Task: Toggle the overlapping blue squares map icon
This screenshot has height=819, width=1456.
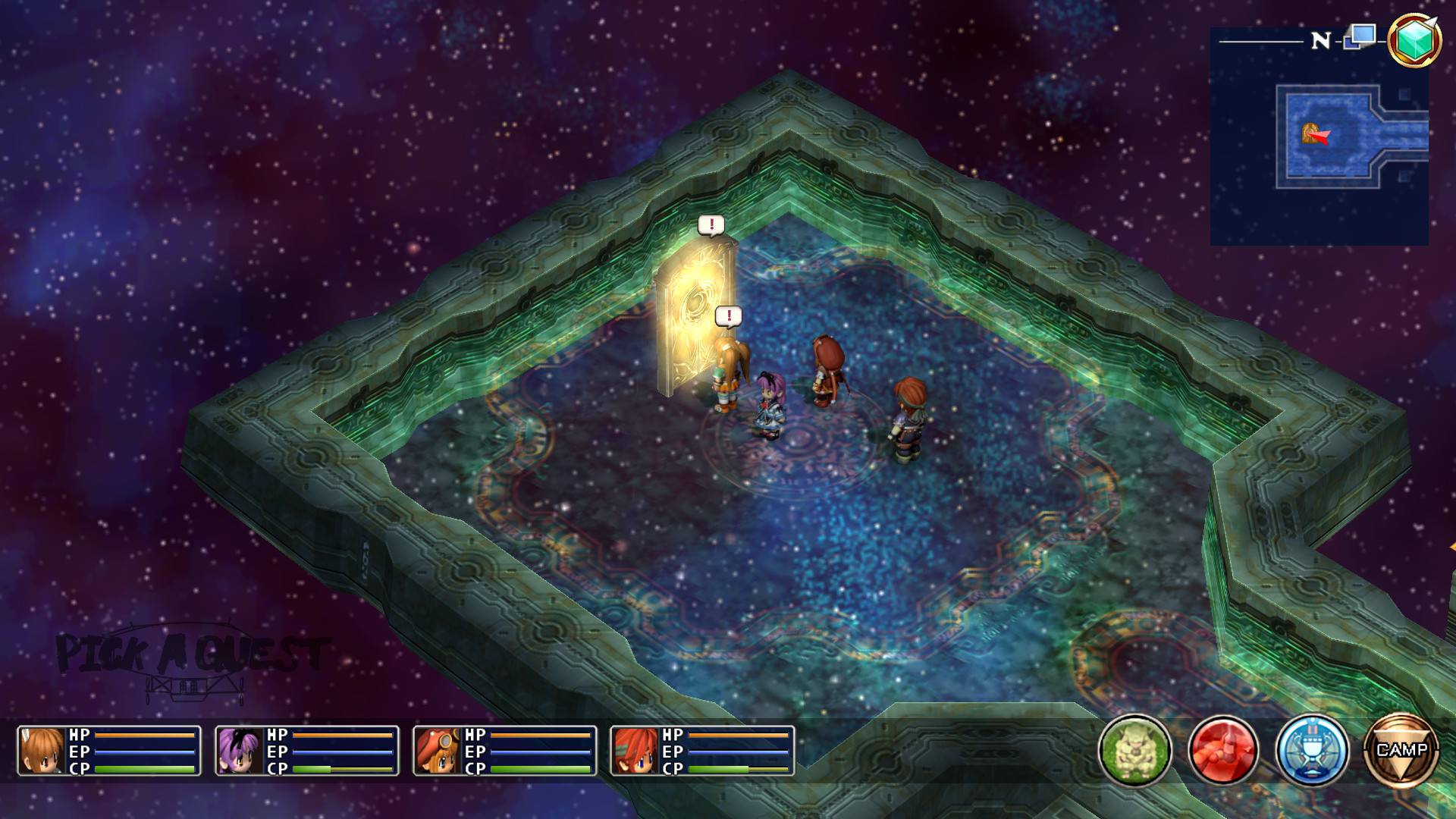Action: pos(1360,36)
